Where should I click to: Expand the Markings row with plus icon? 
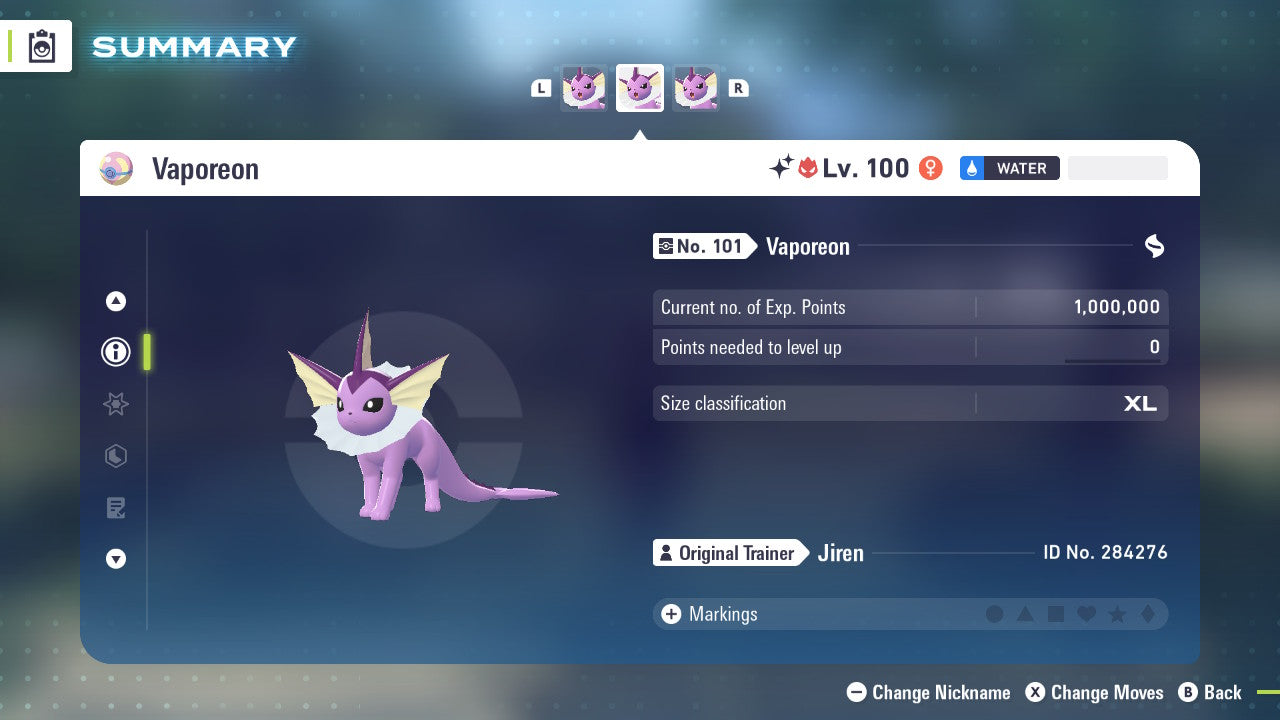(670, 614)
